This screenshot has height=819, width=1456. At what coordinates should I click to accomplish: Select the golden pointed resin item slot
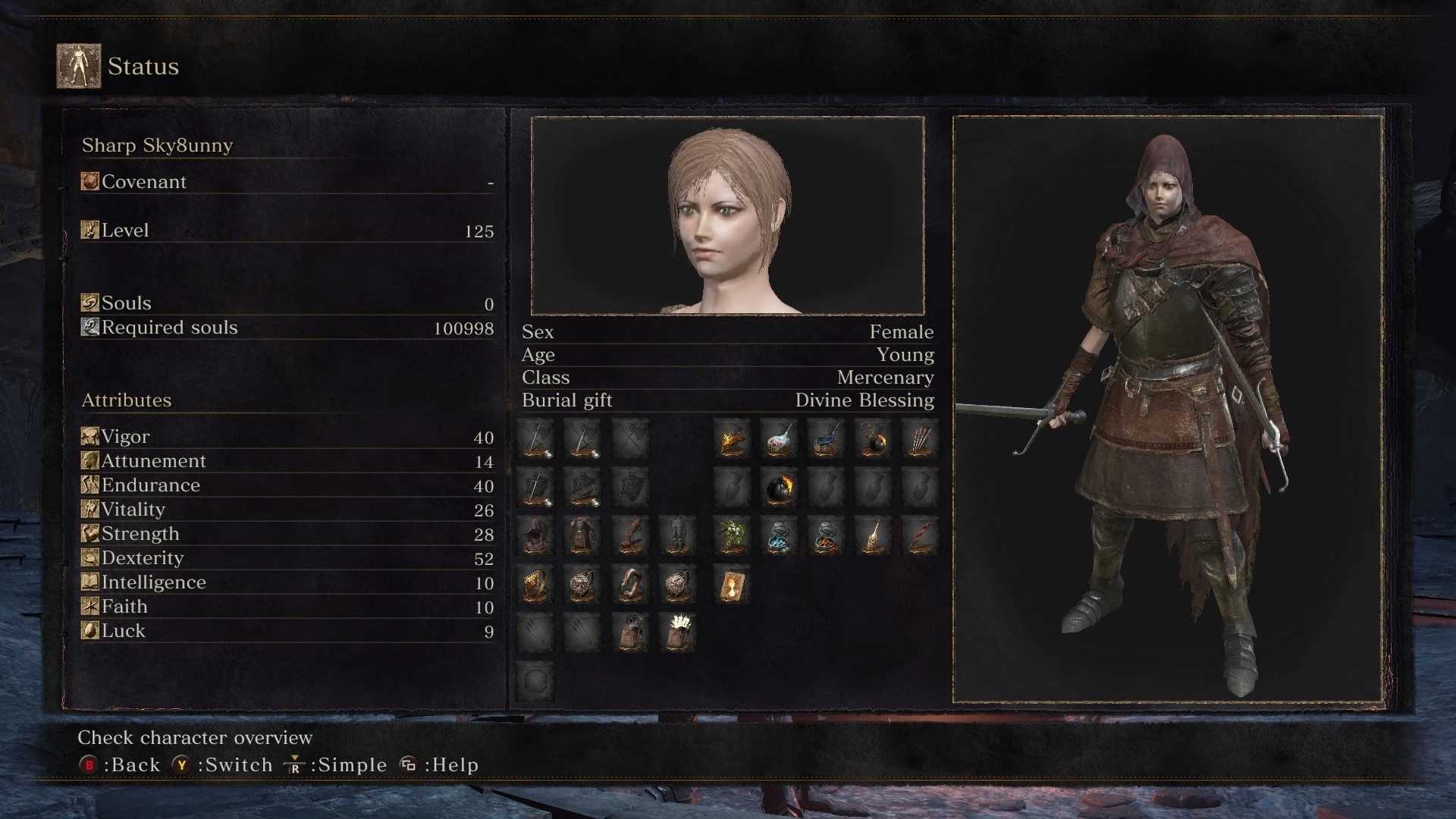pos(873,536)
